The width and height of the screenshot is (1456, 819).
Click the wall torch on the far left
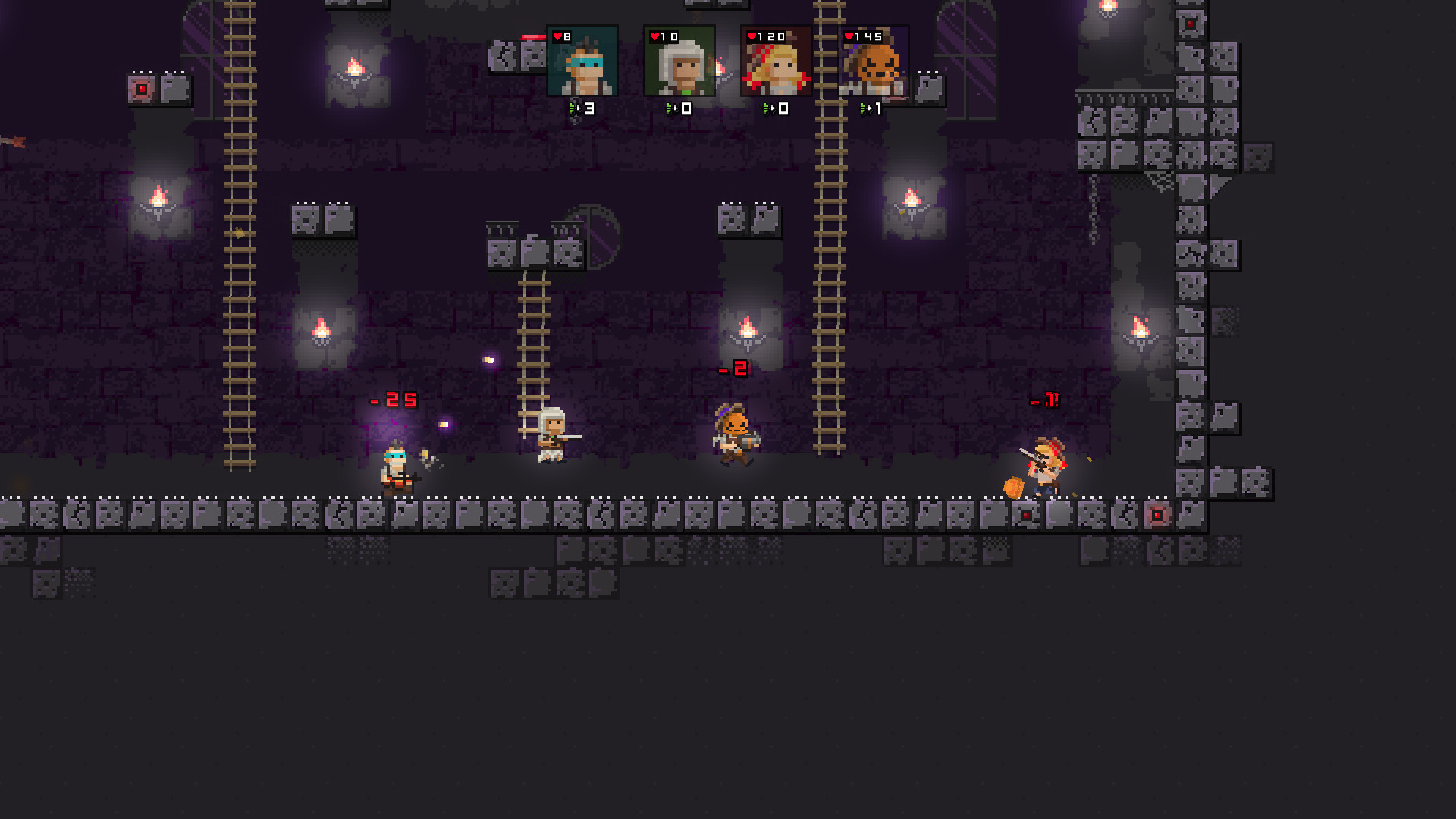(158, 196)
